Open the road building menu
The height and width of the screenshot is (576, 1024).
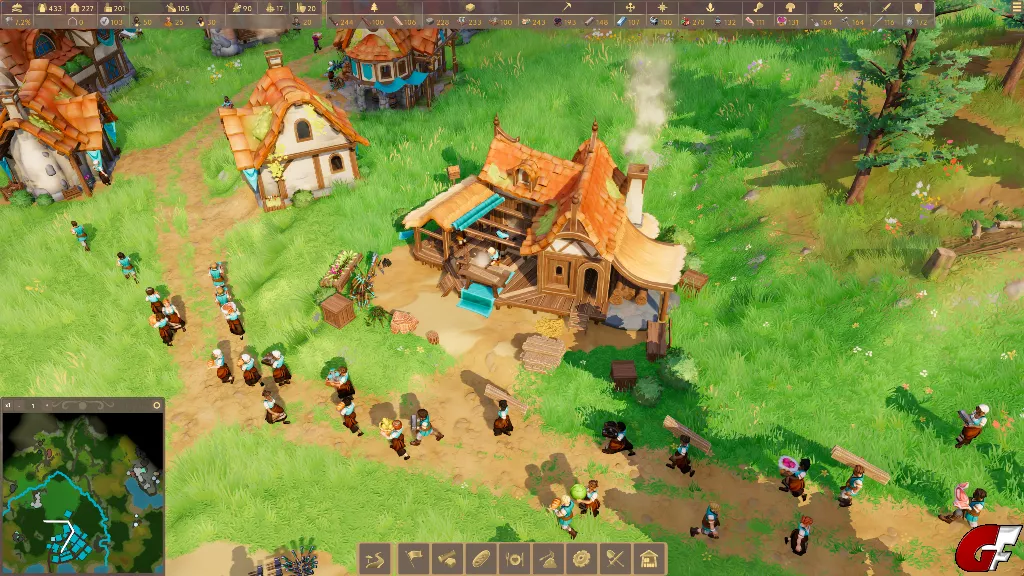pyautogui.click(x=376, y=558)
